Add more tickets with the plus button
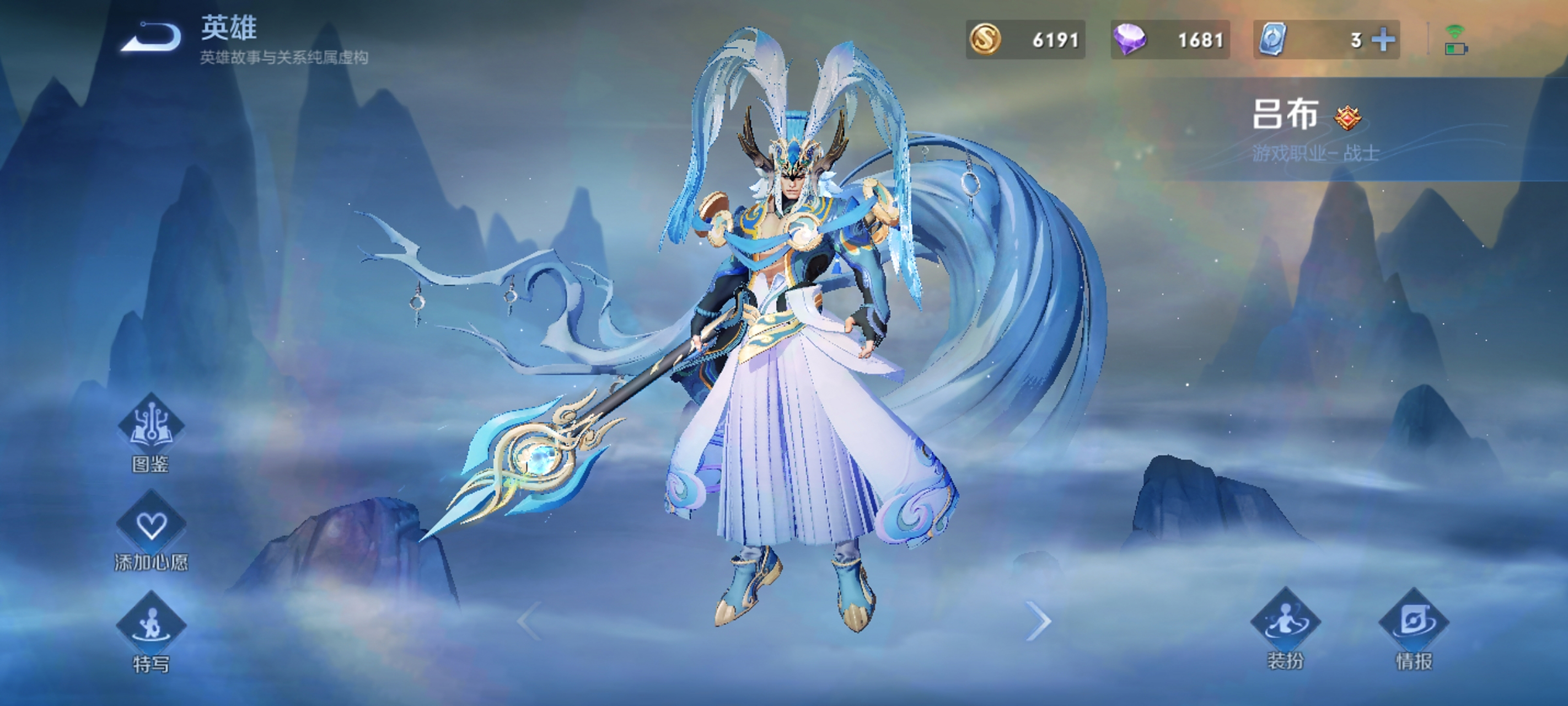 [x=1383, y=40]
